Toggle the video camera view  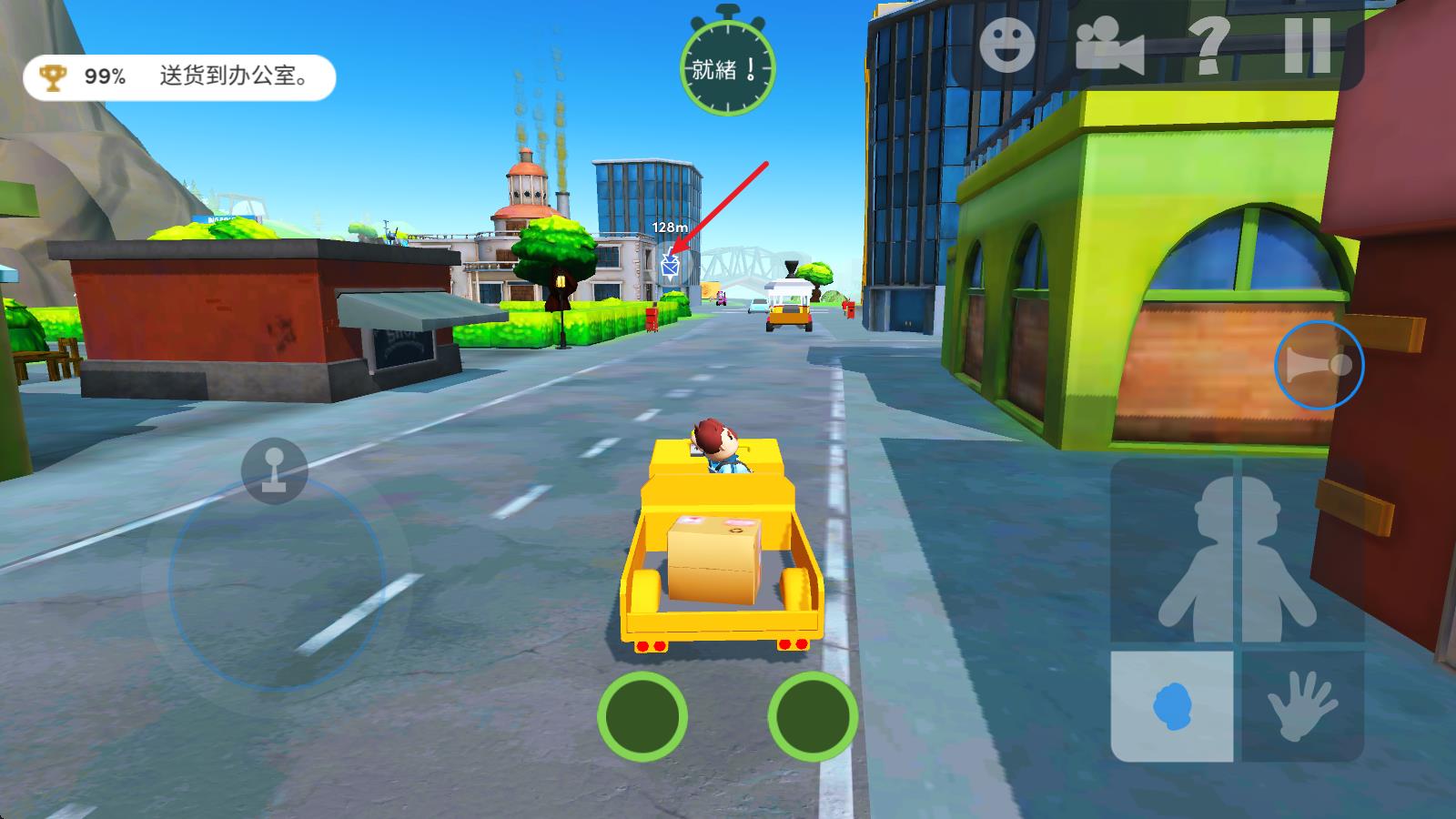coord(1108,45)
